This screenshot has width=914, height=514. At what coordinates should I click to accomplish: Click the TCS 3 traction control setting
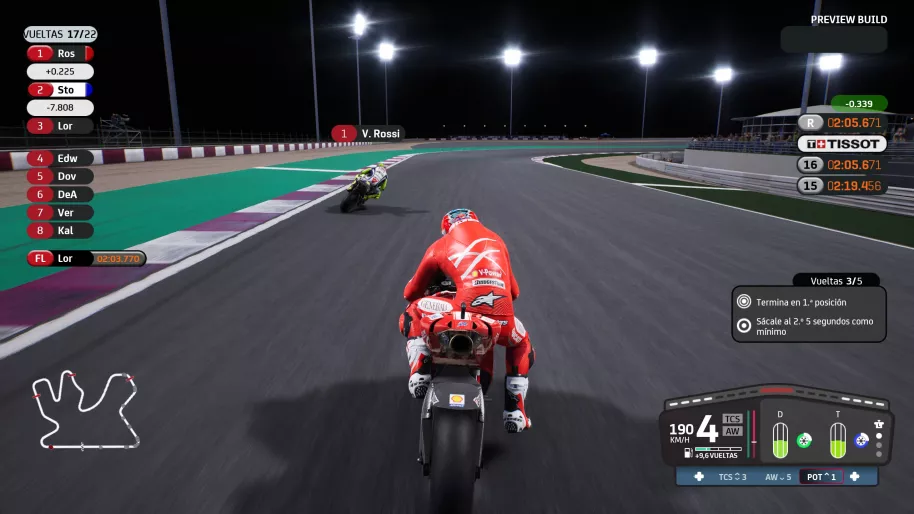pos(732,477)
